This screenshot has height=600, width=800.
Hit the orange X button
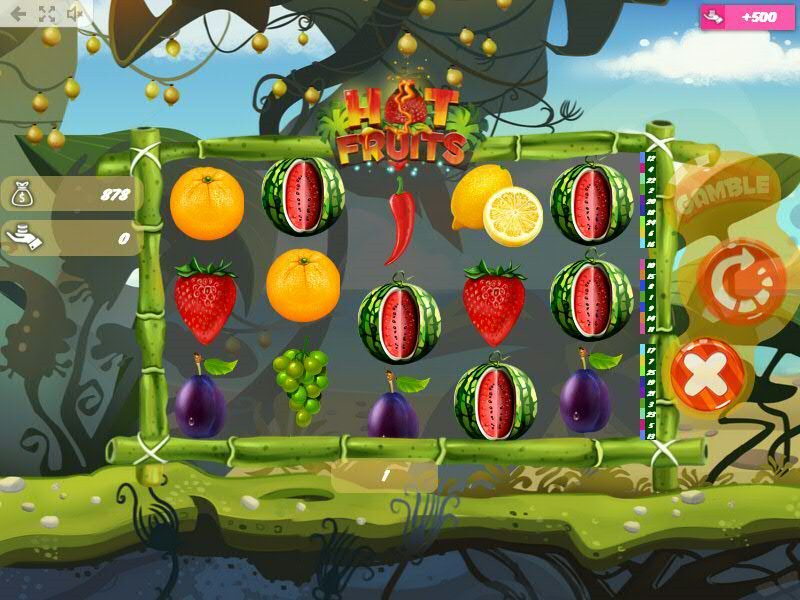707,375
